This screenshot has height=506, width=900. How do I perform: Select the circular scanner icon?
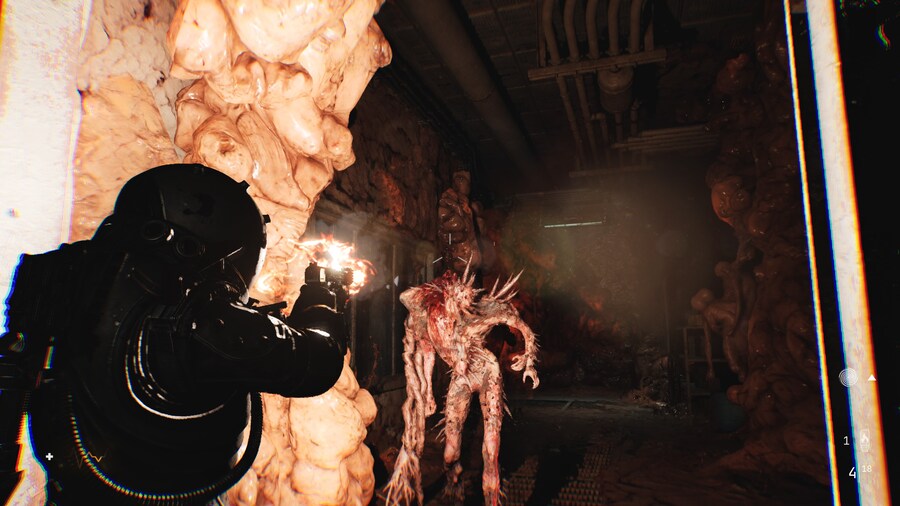point(848,377)
